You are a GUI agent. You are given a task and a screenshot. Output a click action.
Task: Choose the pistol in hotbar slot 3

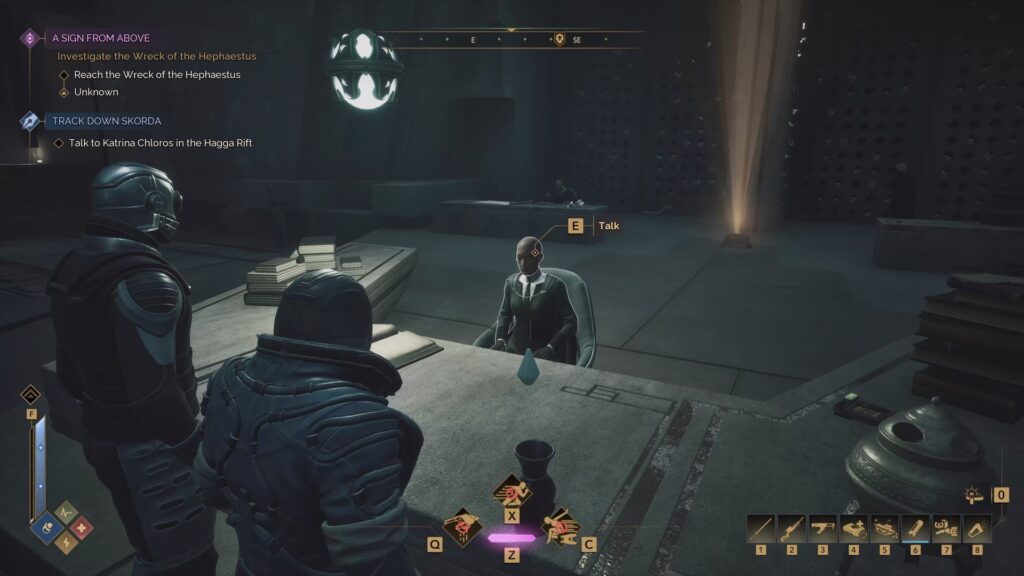point(823,528)
